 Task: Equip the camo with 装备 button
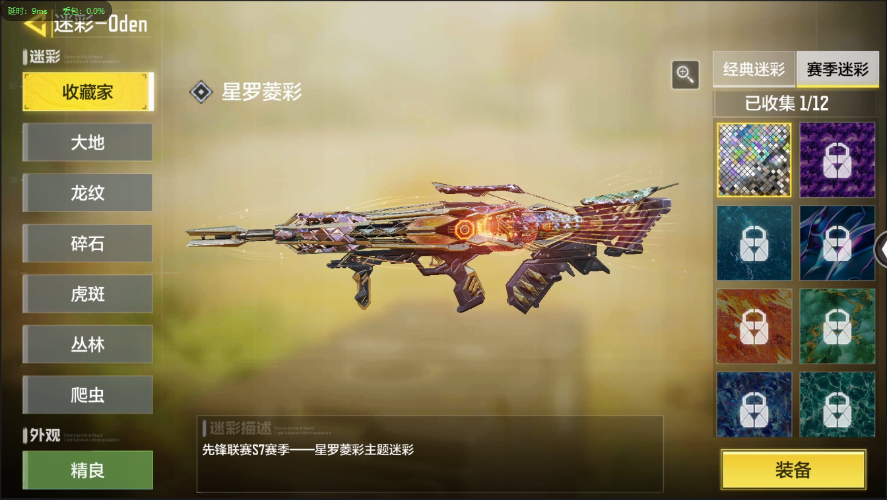point(793,470)
